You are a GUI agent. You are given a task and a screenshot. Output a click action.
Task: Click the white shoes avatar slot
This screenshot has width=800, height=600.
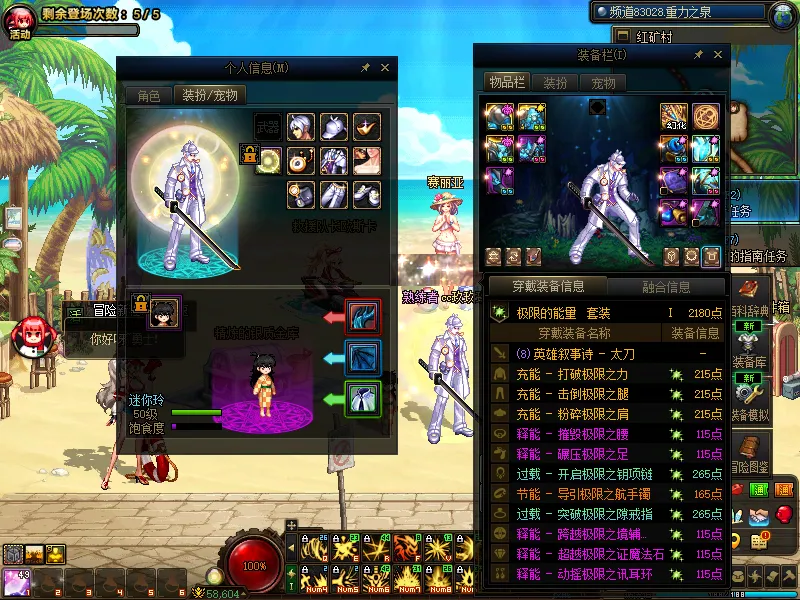[x=367, y=194]
